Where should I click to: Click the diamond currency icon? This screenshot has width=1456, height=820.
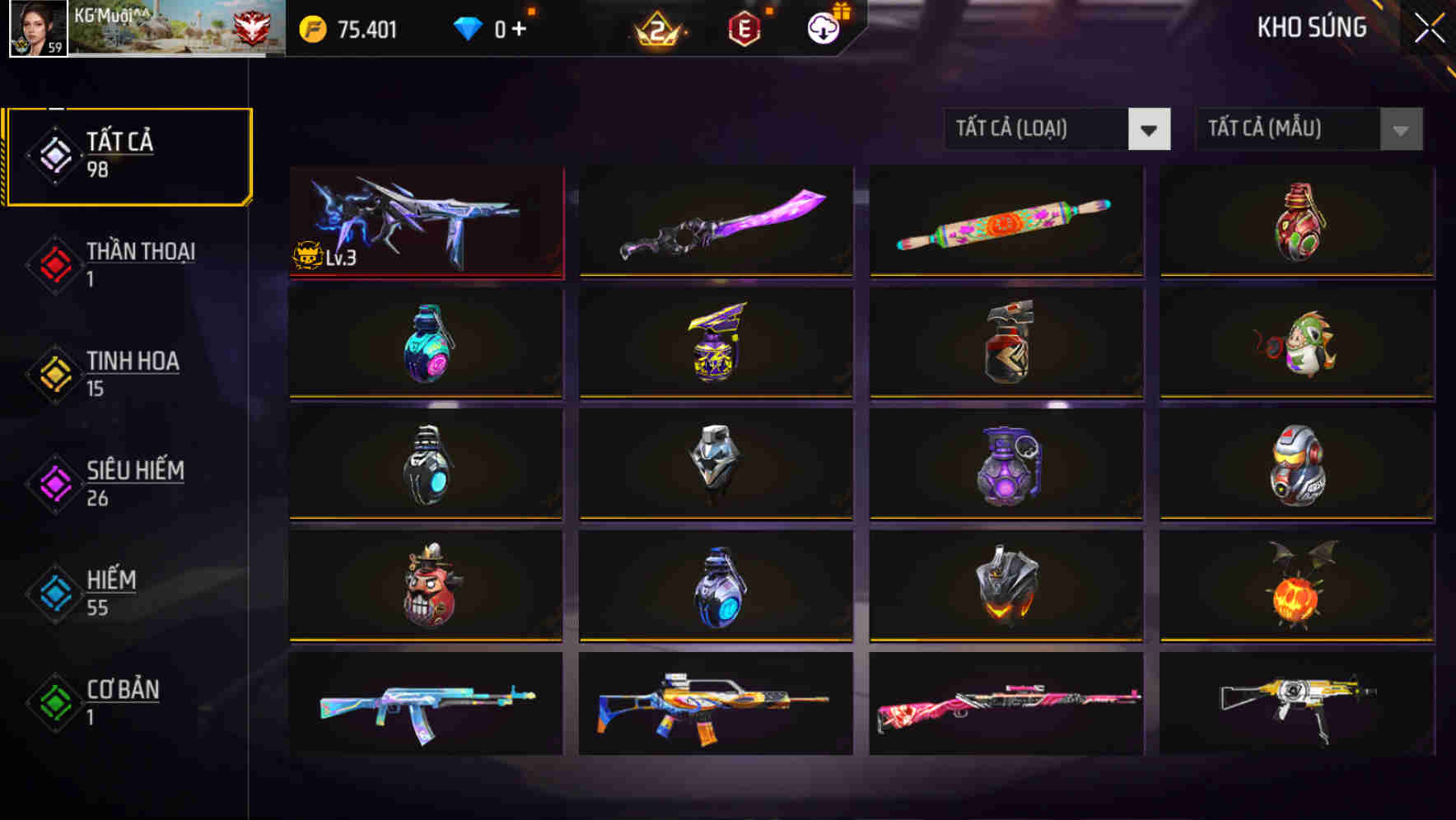pos(469,28)
